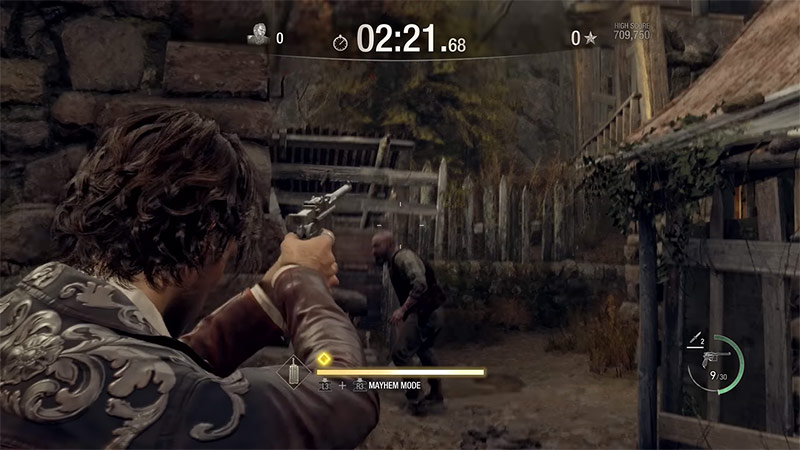800x450 pixels.
Task: Activate the Mayhem Mode diamond icon
Action: pos(294,373)
